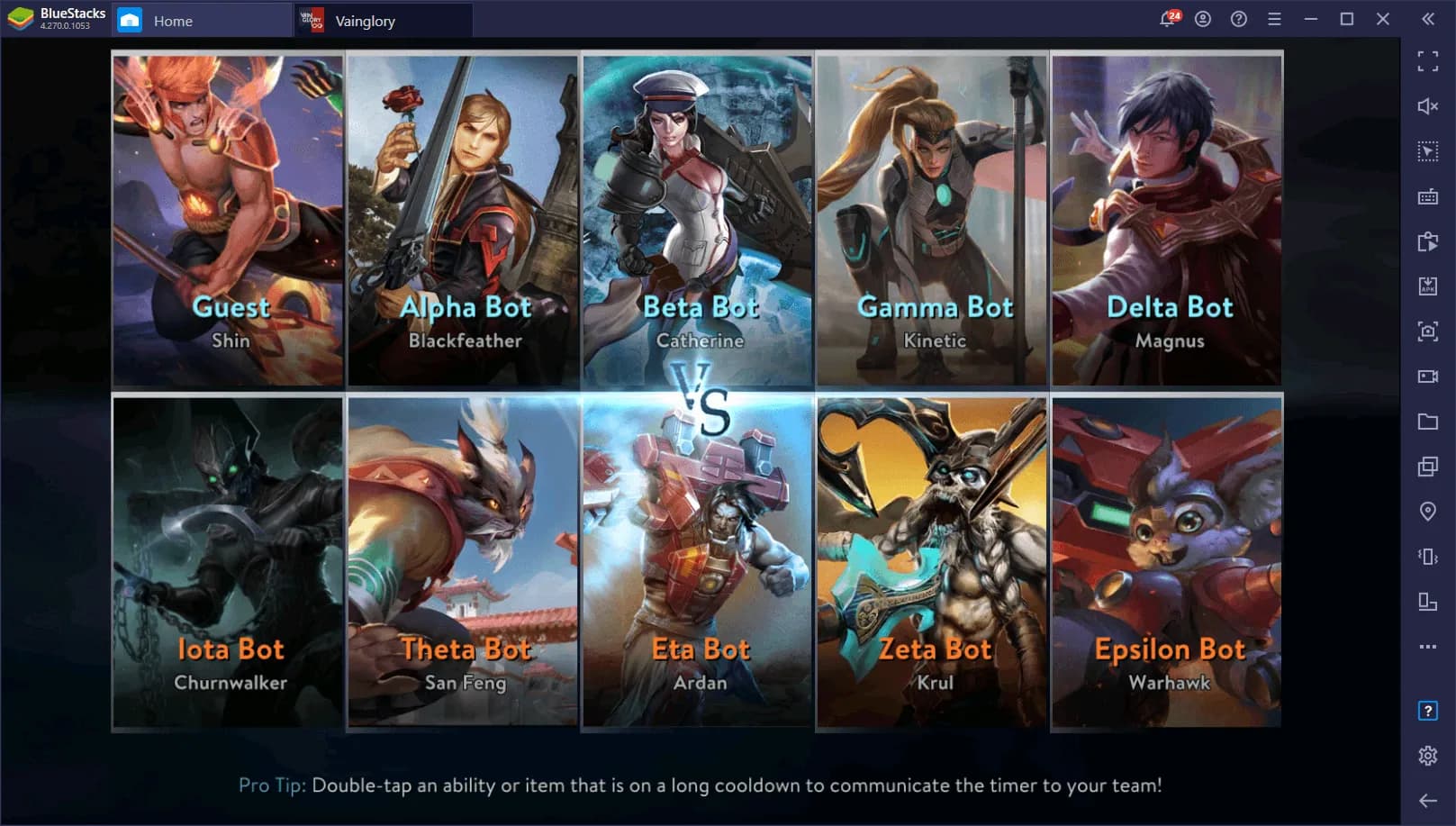Open BlueStacks help
This screenshot has width=1456, height=826.
click(x=1238, y=18)
